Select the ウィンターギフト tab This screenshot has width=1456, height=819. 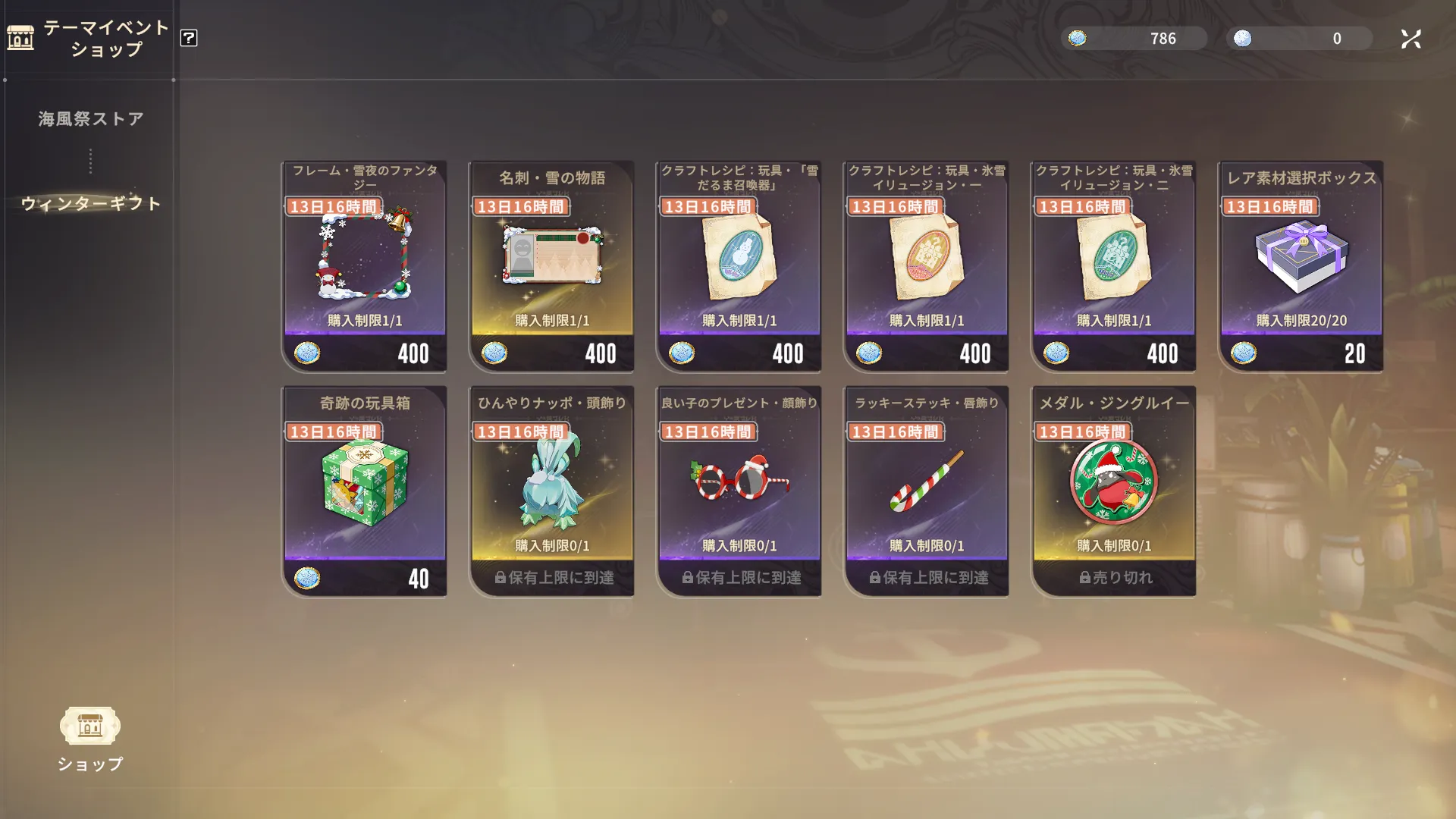(91, 203)
